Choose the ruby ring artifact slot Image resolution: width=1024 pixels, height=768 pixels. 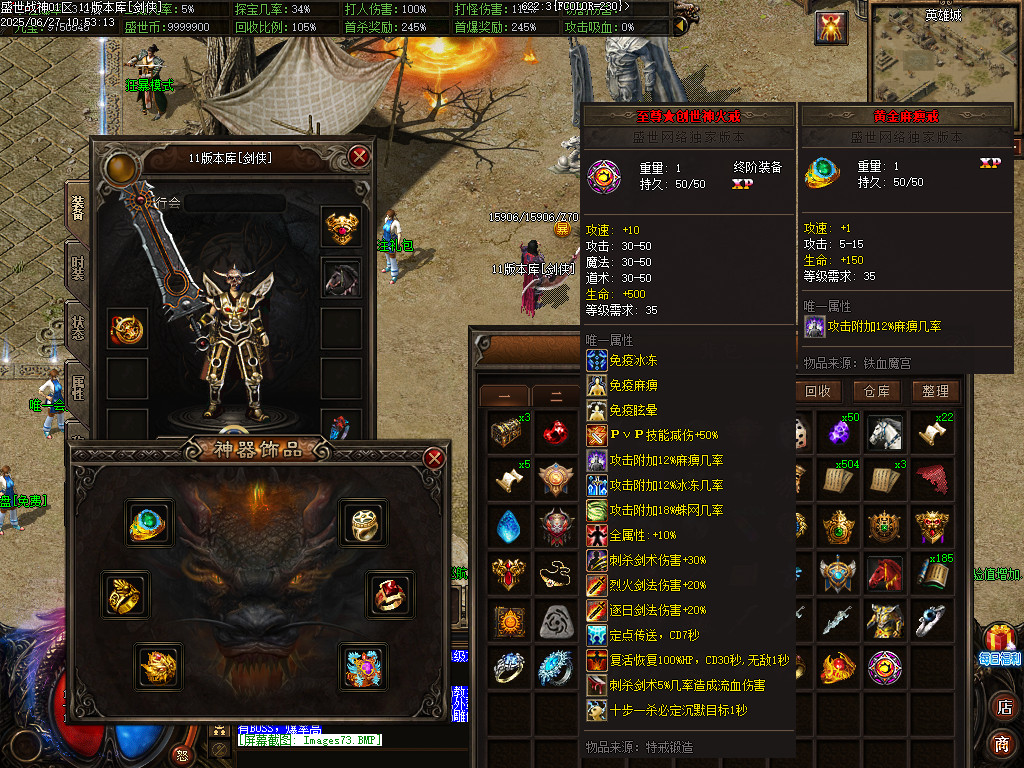click(390, 595)
